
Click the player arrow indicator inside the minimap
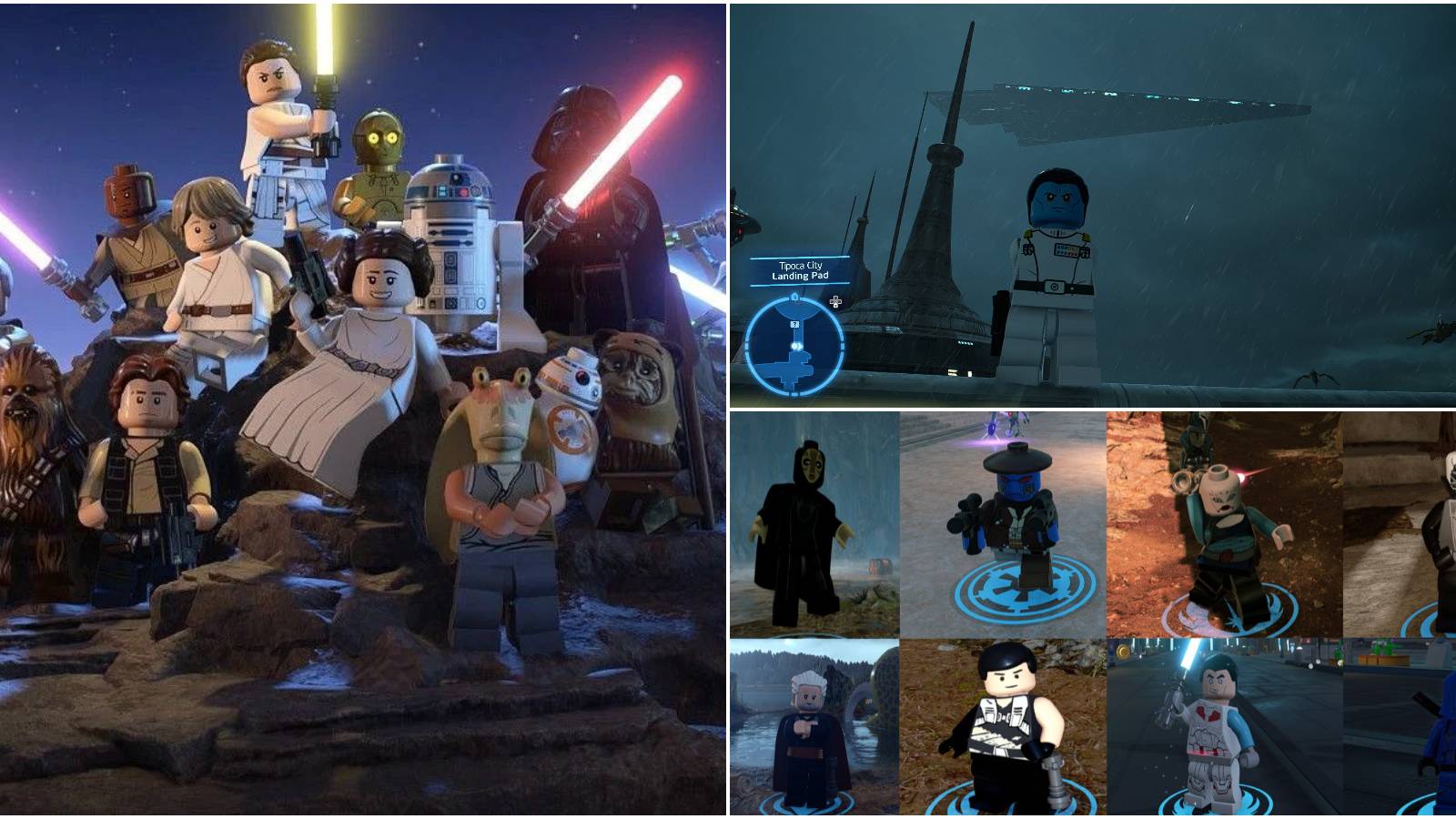(x=797, y=346)
